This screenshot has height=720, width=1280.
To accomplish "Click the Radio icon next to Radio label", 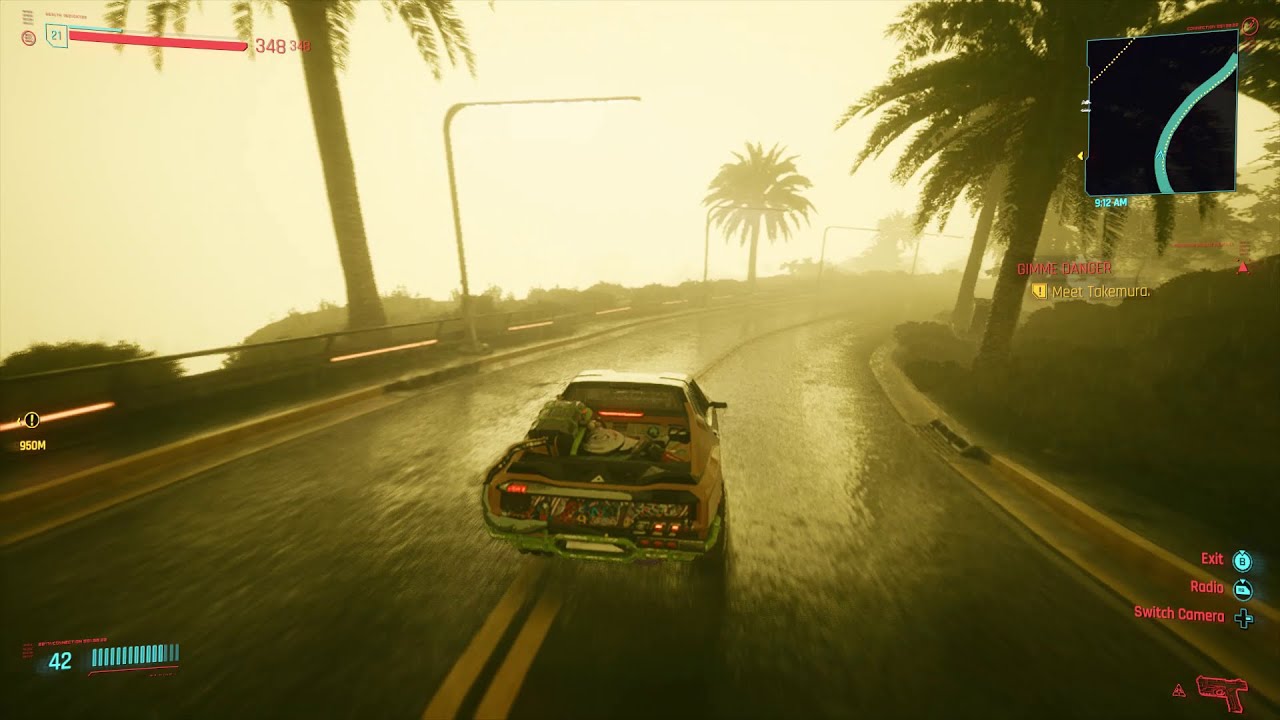I will tap(1242, 589).
